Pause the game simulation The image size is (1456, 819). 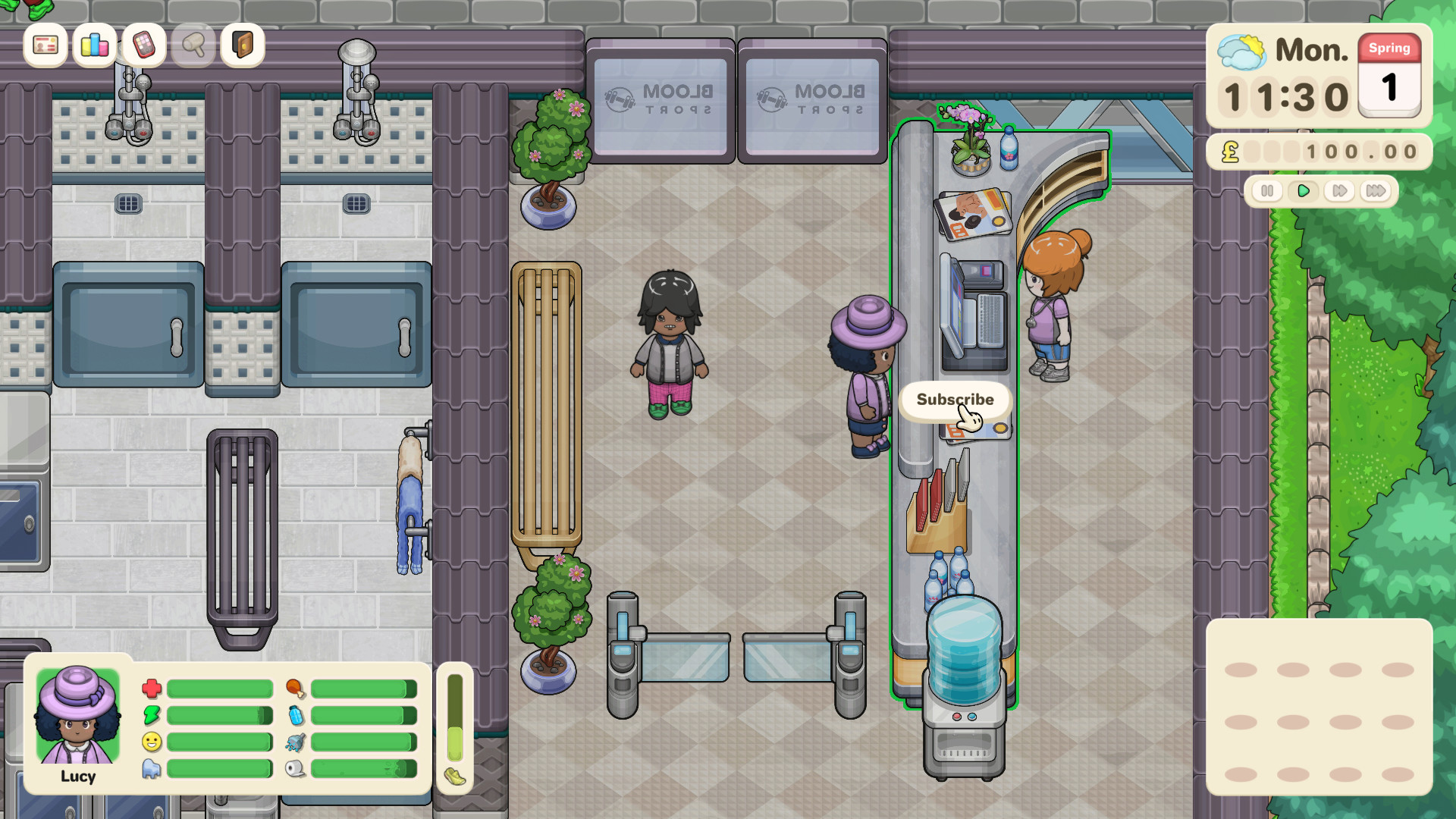[1267, 192]
